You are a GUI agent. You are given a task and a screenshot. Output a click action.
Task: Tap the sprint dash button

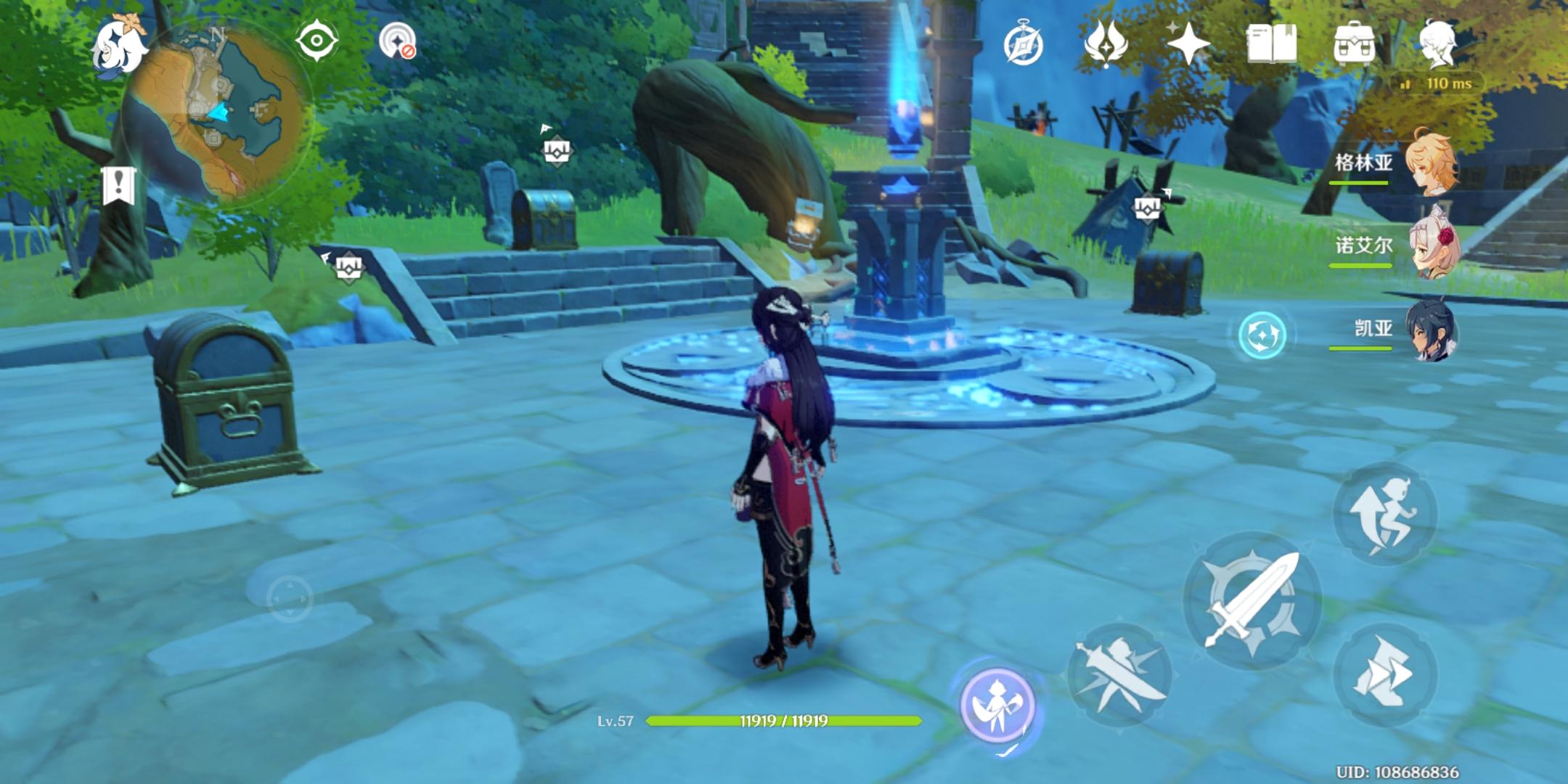[1384, 674]
